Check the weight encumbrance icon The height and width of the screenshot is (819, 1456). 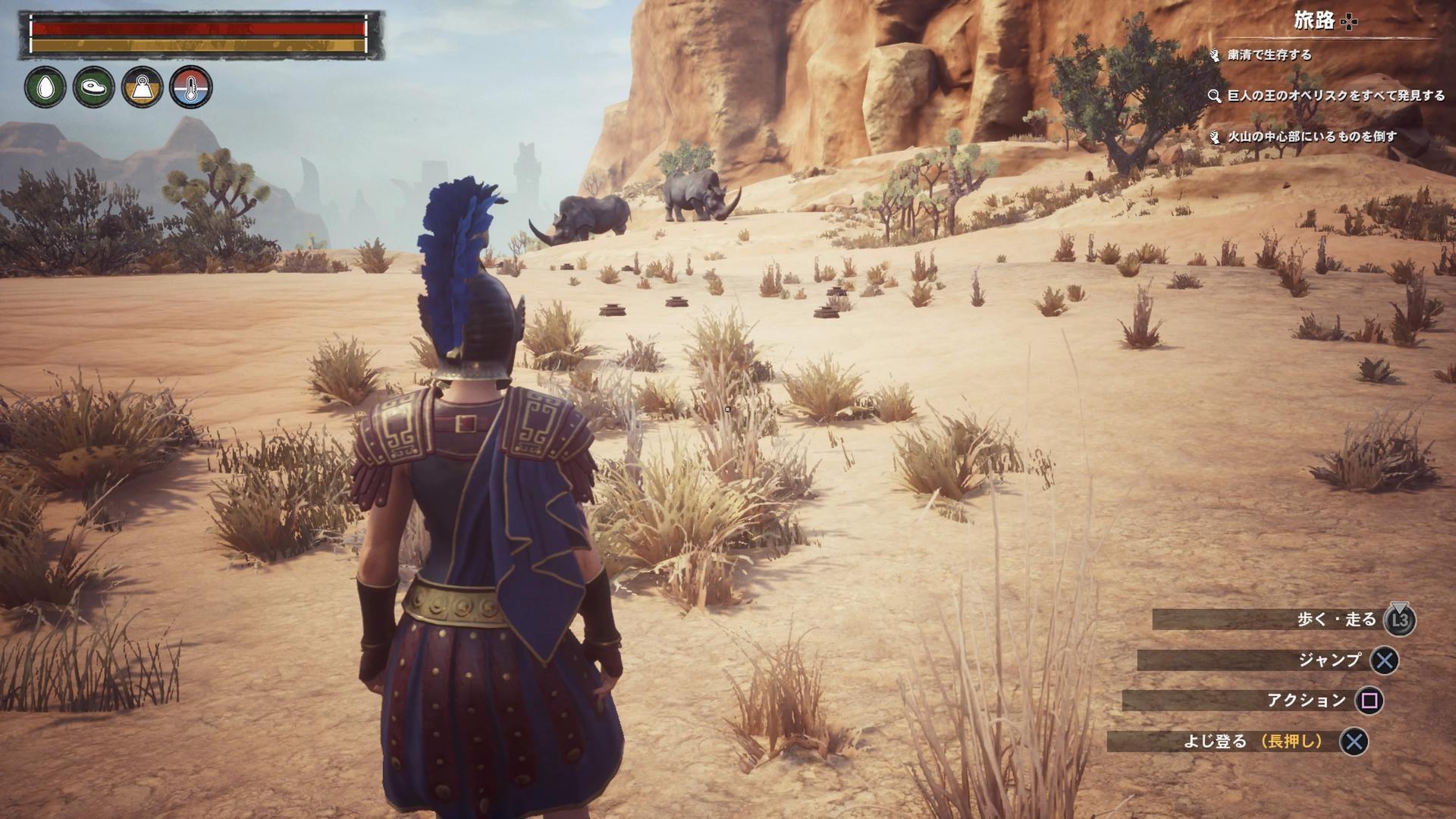(x=142, y=87)
